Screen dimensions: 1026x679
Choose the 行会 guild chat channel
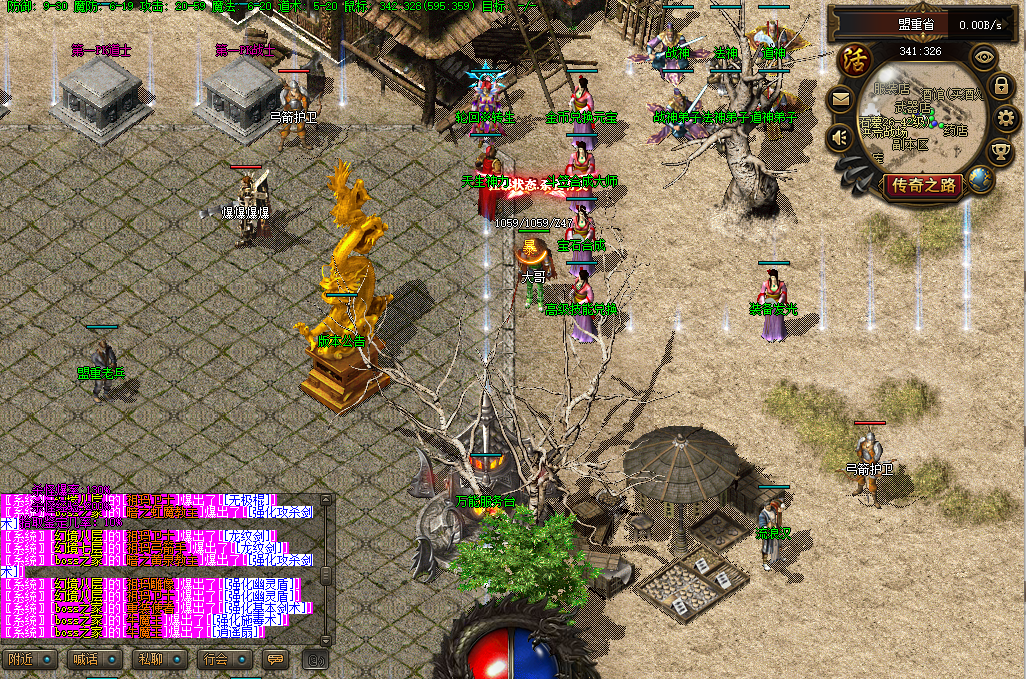point(215,659)
